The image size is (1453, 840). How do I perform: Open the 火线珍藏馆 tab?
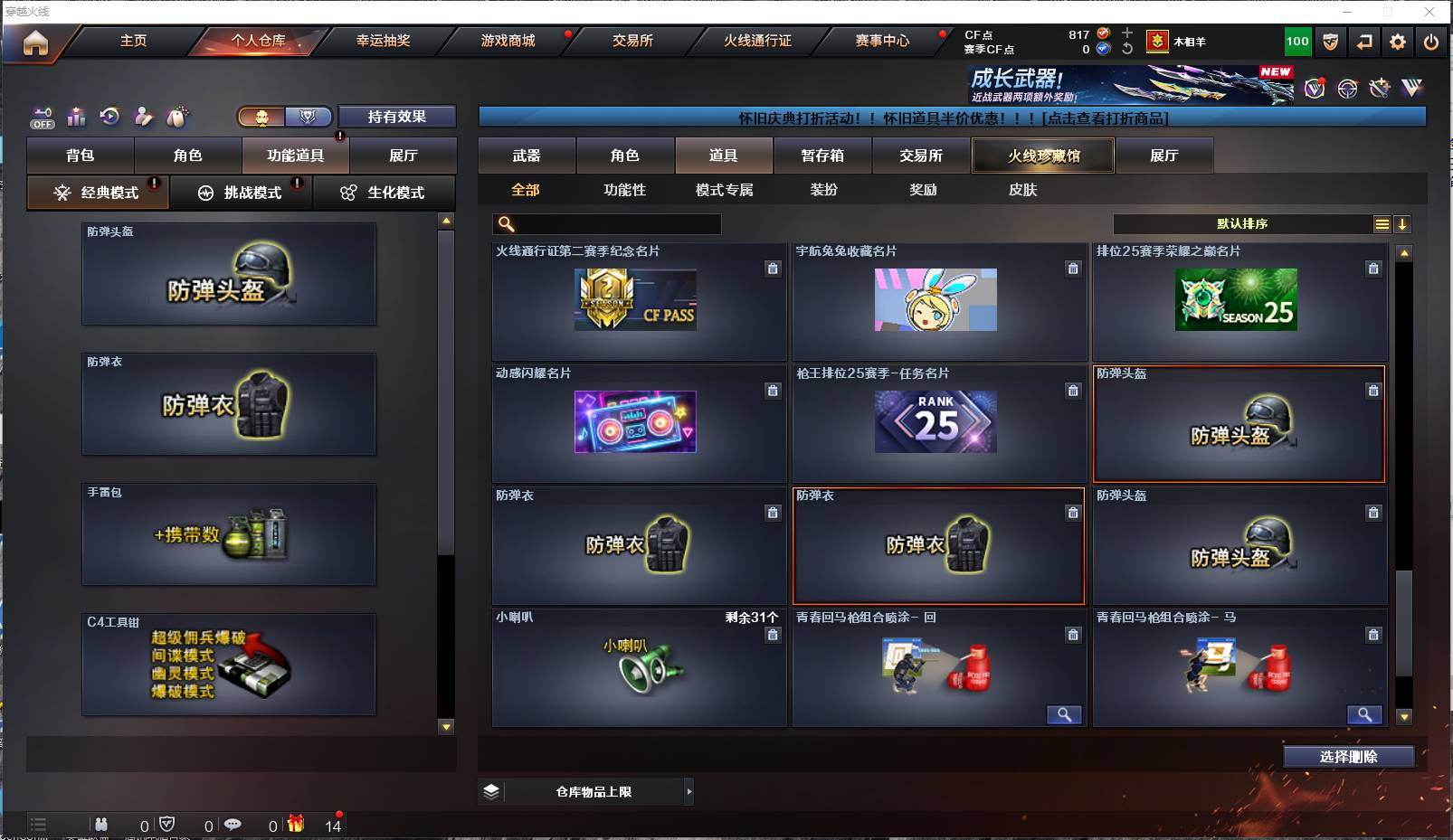point(1042,155)
